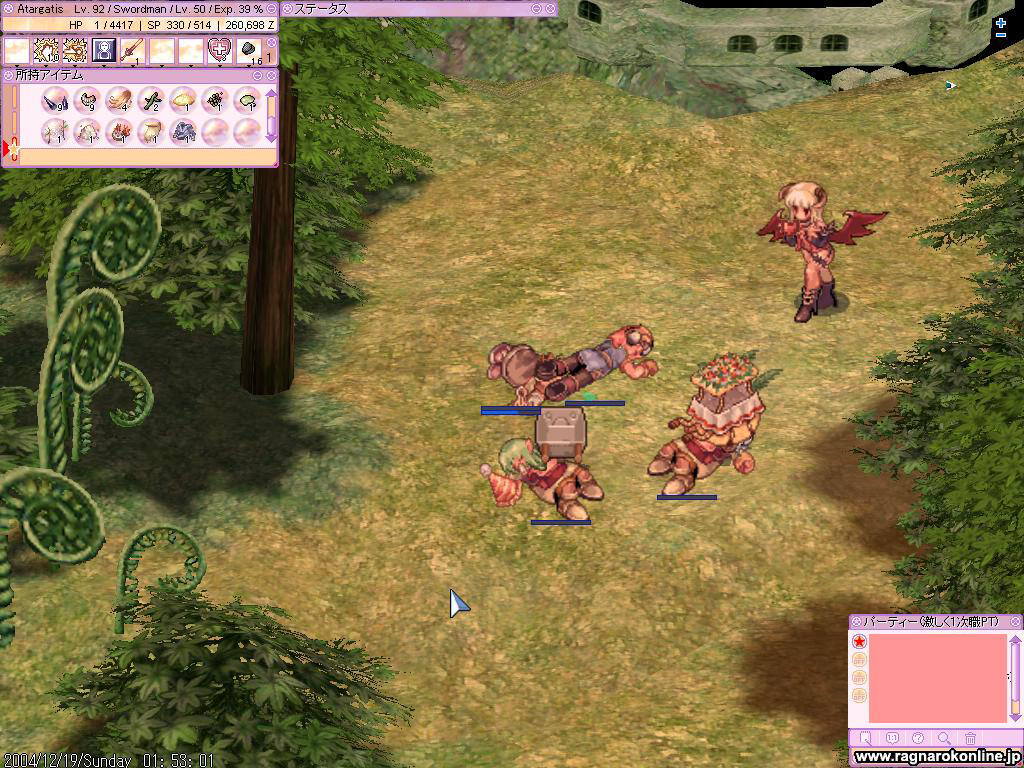Viewport: 1024px width, 768px height.
Task: Close the 所持アイテム inventory window
Action: pyautogui.click(x=270, y=75)
